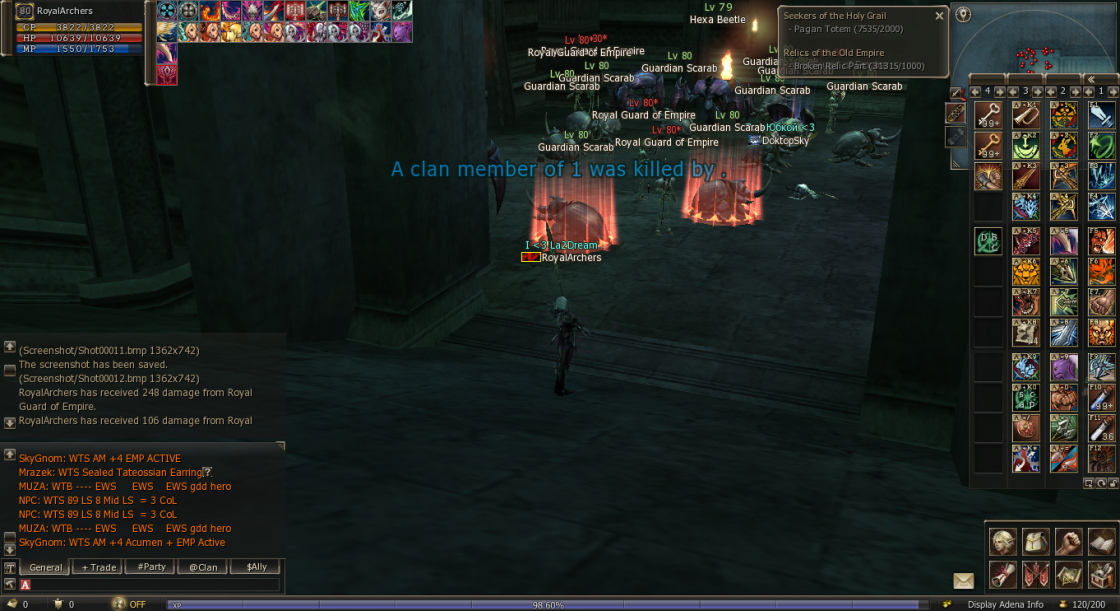1120x611 pixels.
Task: Close the quest tracker panel
Action: (x=939, y=16)
